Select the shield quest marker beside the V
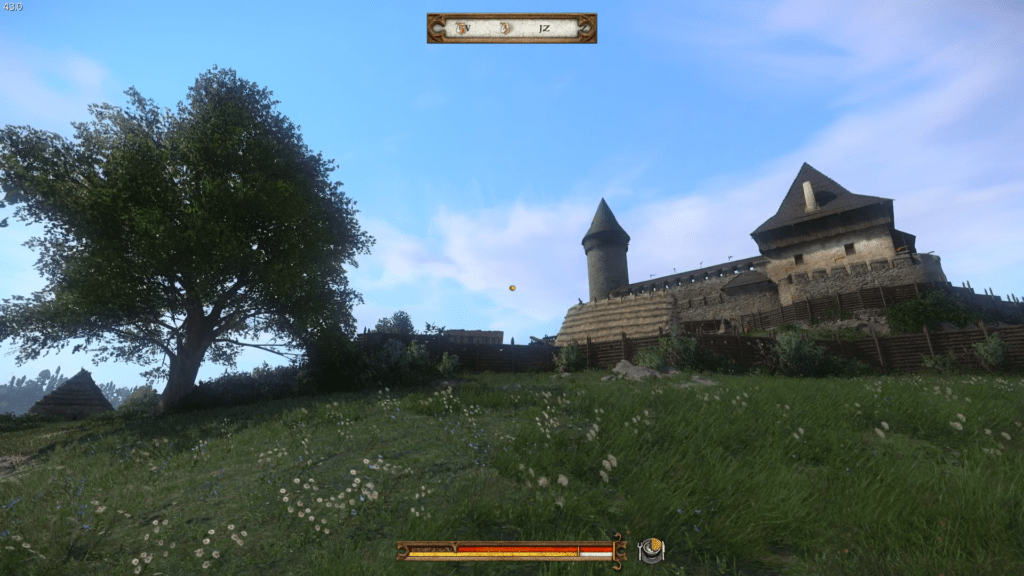This screenshot has width=1024, height=576. [463, 28]
